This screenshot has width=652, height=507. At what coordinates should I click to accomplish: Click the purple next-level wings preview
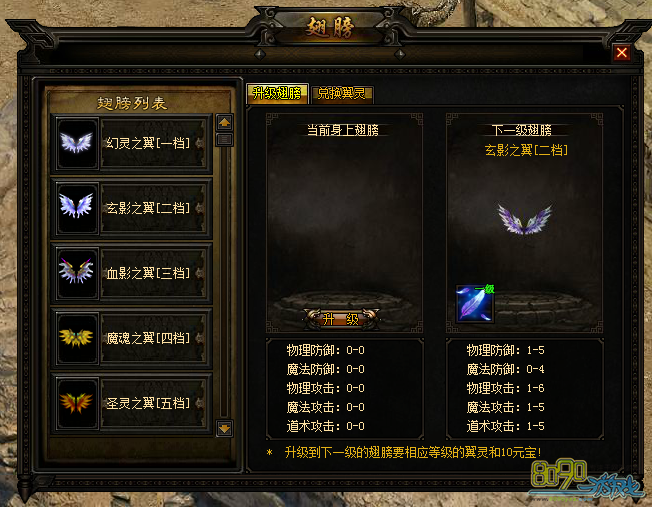(525, 221)
